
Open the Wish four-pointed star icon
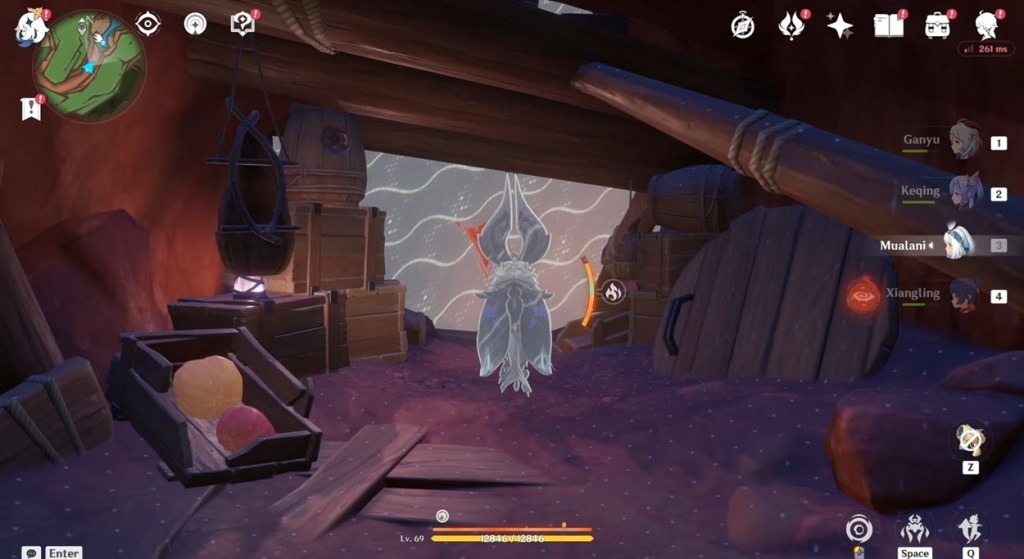coord(840,25)
